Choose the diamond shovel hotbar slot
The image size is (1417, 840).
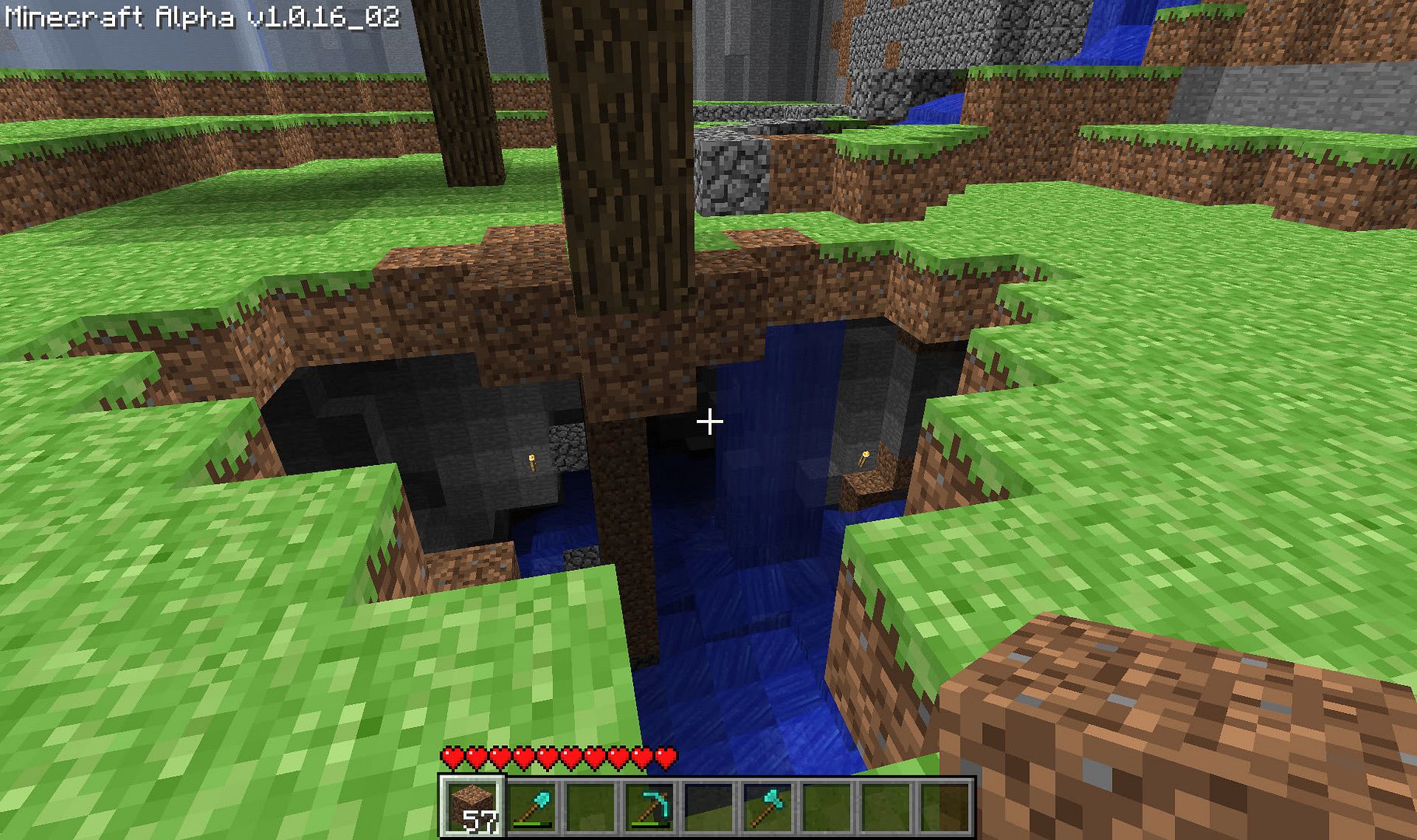pos(533,807)
